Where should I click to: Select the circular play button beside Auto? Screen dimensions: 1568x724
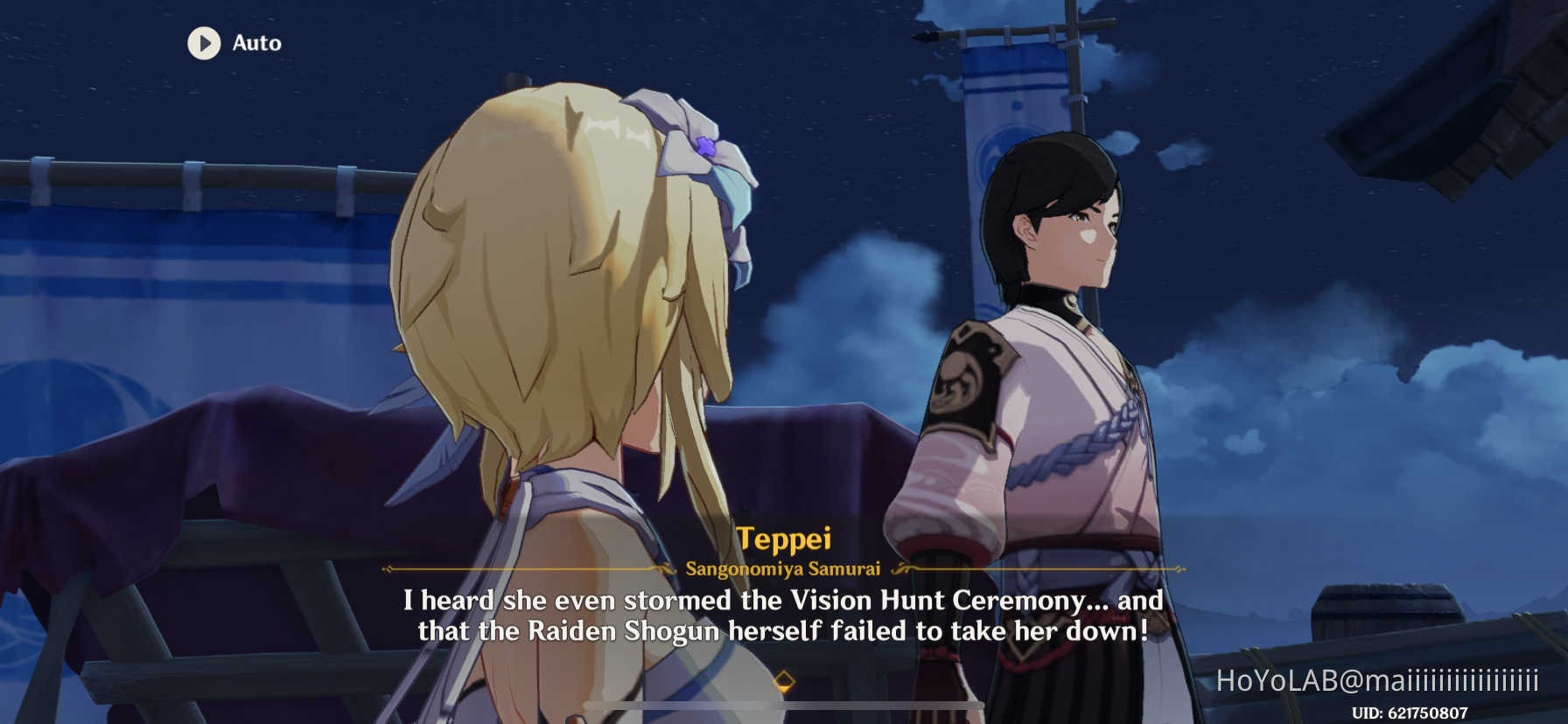(x=205, y=44)
